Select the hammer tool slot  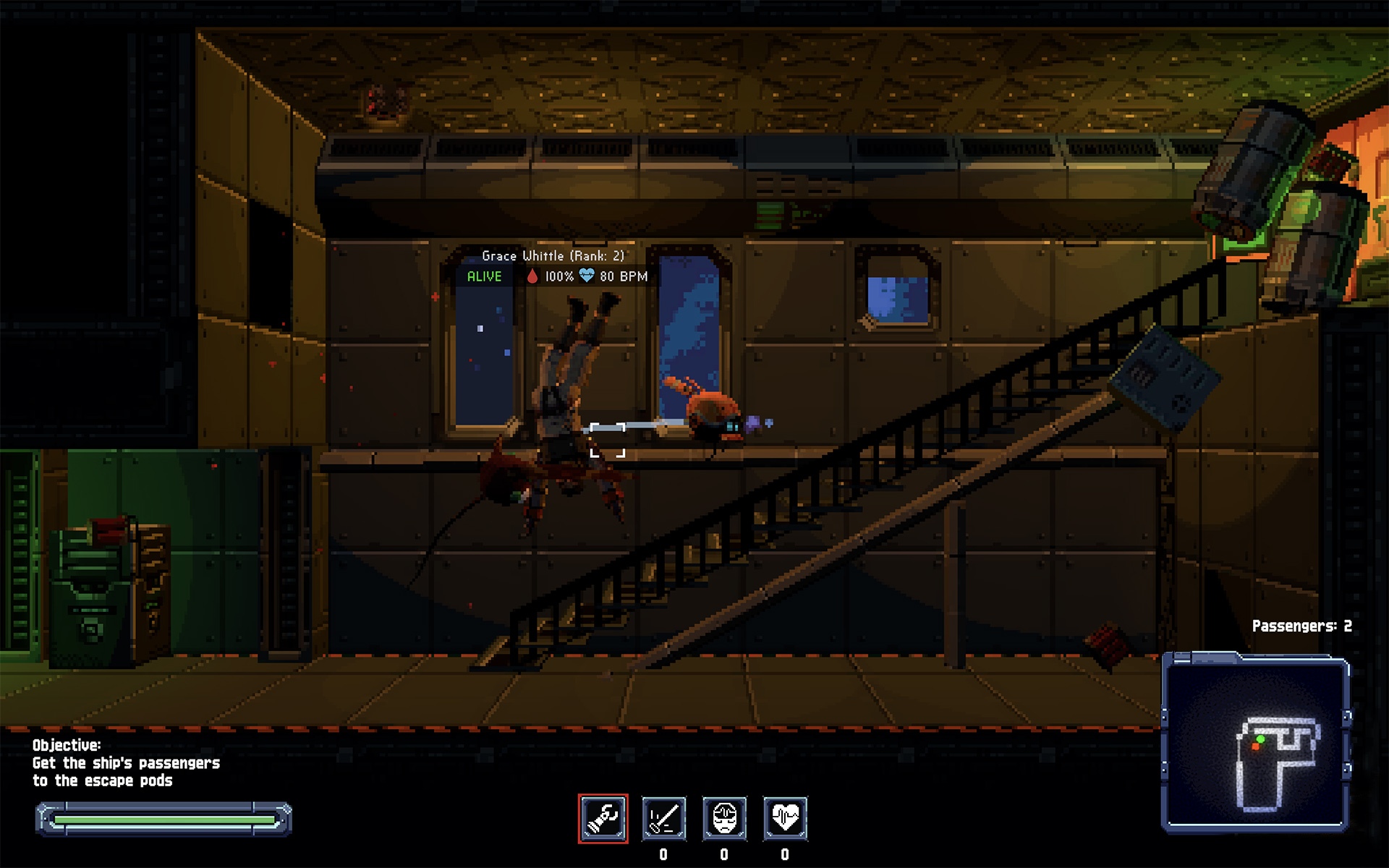click(663, 818)
